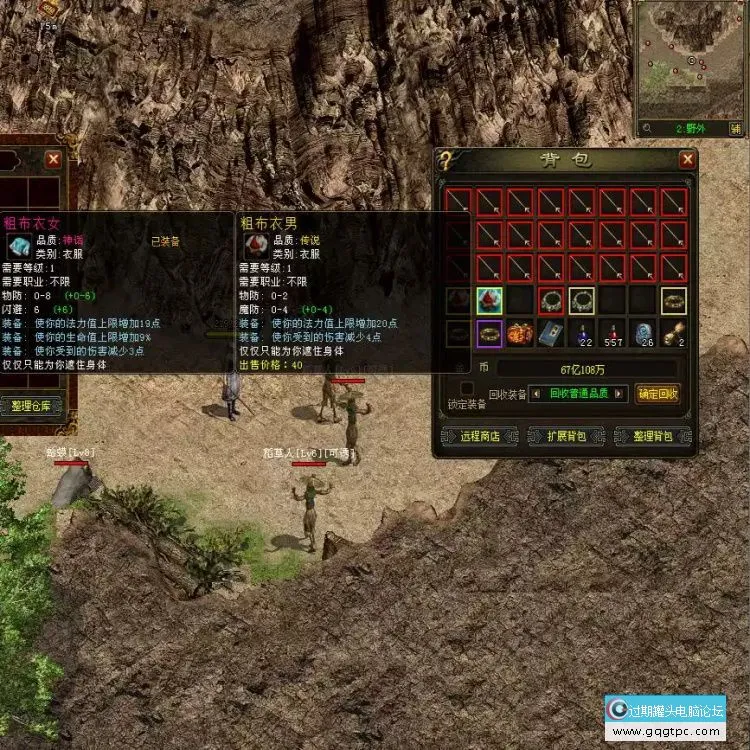750x750 pixels.
Task: Select the blue book item
Action: 551,333
